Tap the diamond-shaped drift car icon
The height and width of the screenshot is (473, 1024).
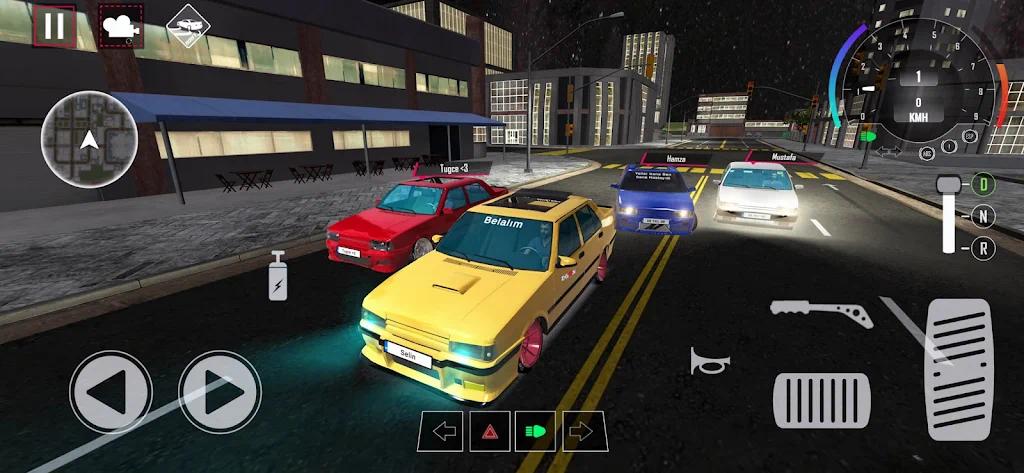pos(186,24)
